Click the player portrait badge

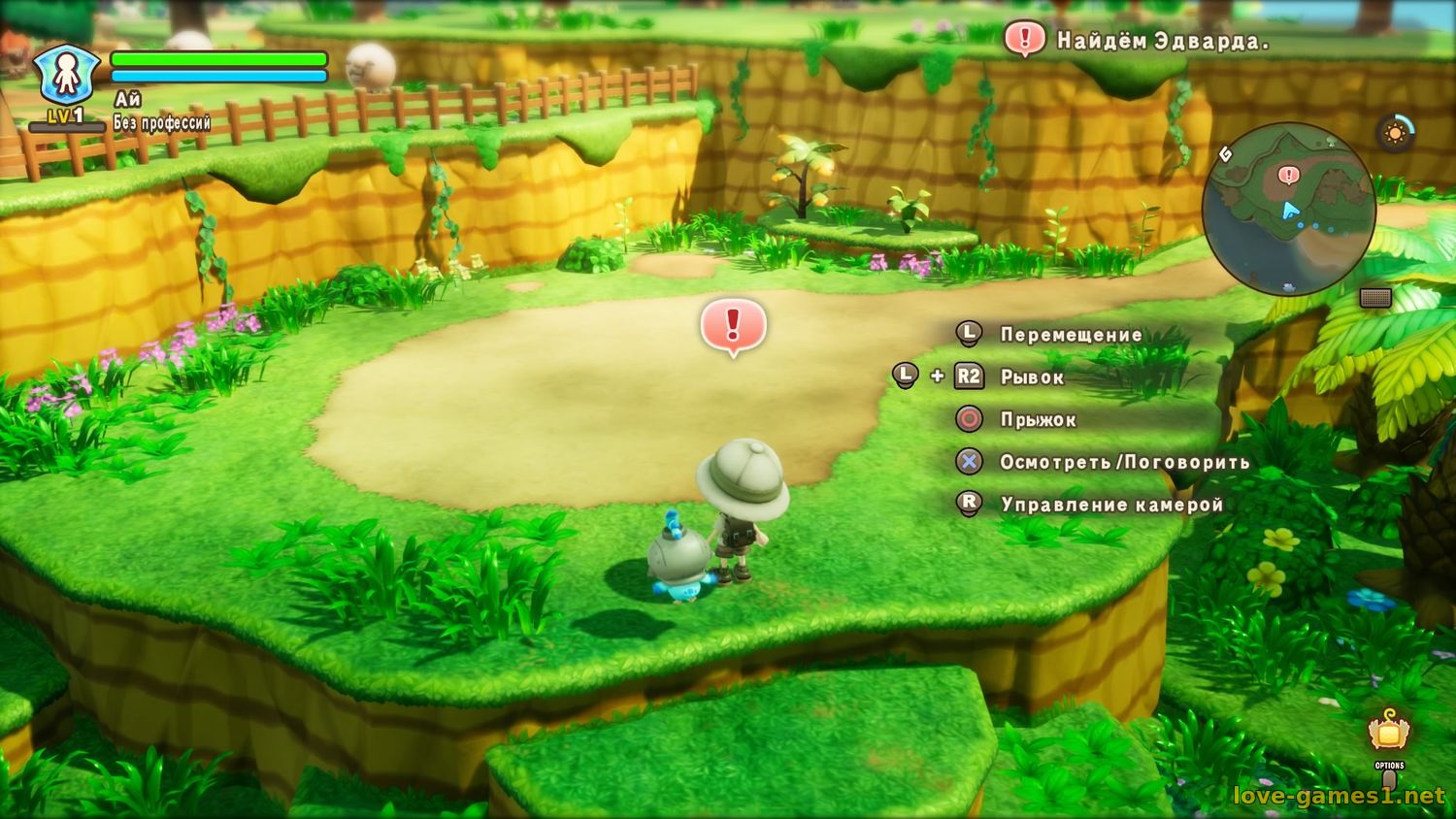[x=66, y=76]
